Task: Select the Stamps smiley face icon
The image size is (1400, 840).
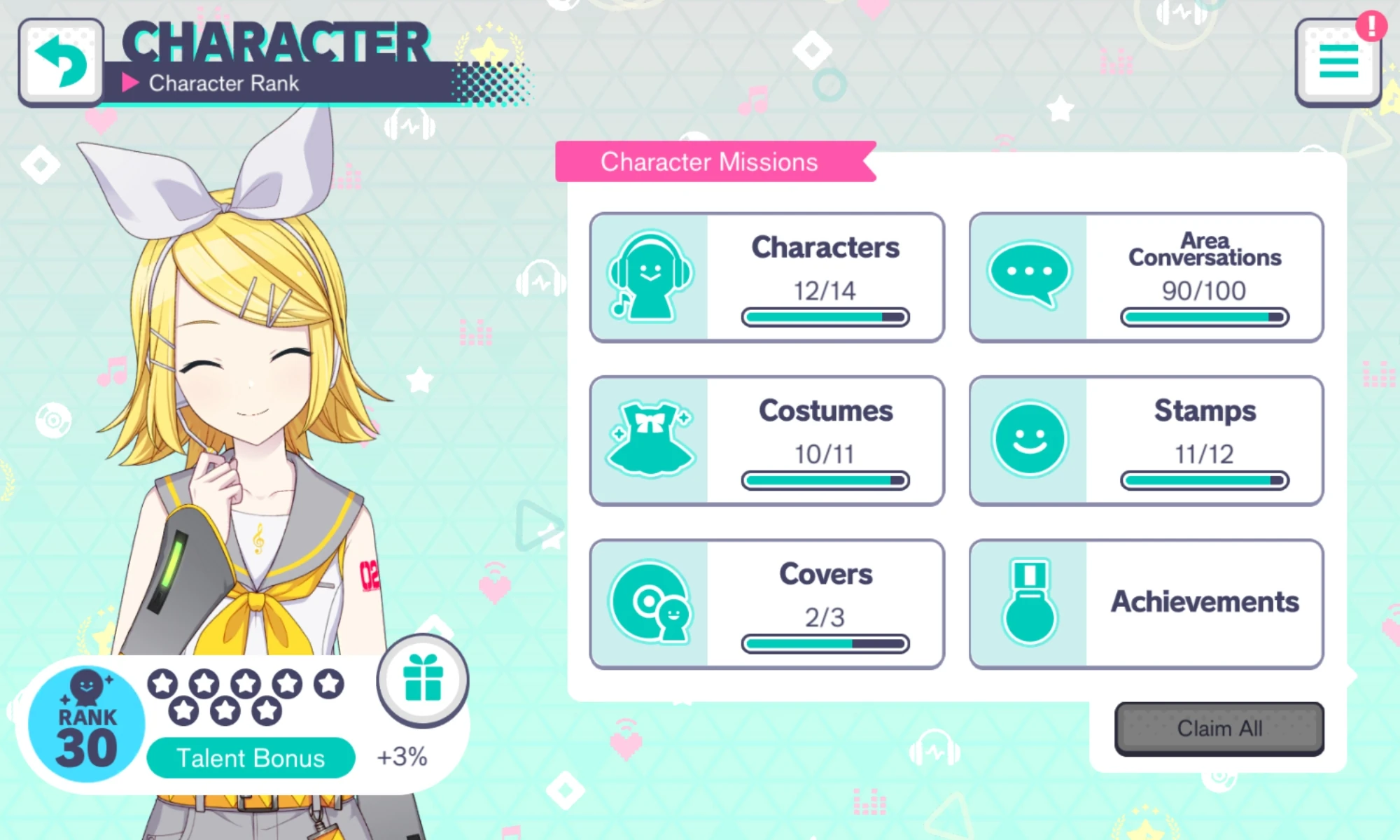Action: coord(1029,438)
